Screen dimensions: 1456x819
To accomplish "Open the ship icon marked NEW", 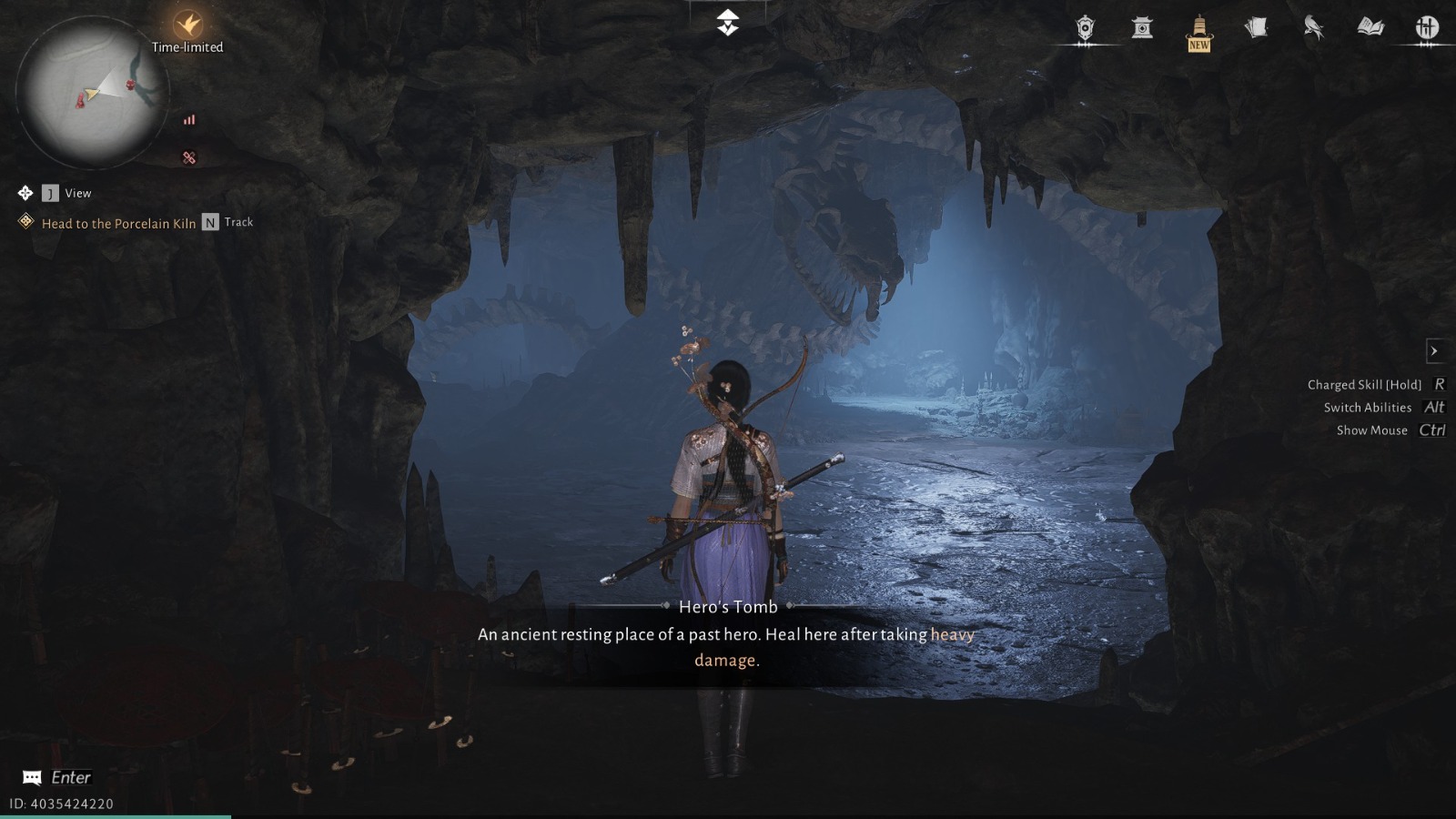I will [1199, 31].
